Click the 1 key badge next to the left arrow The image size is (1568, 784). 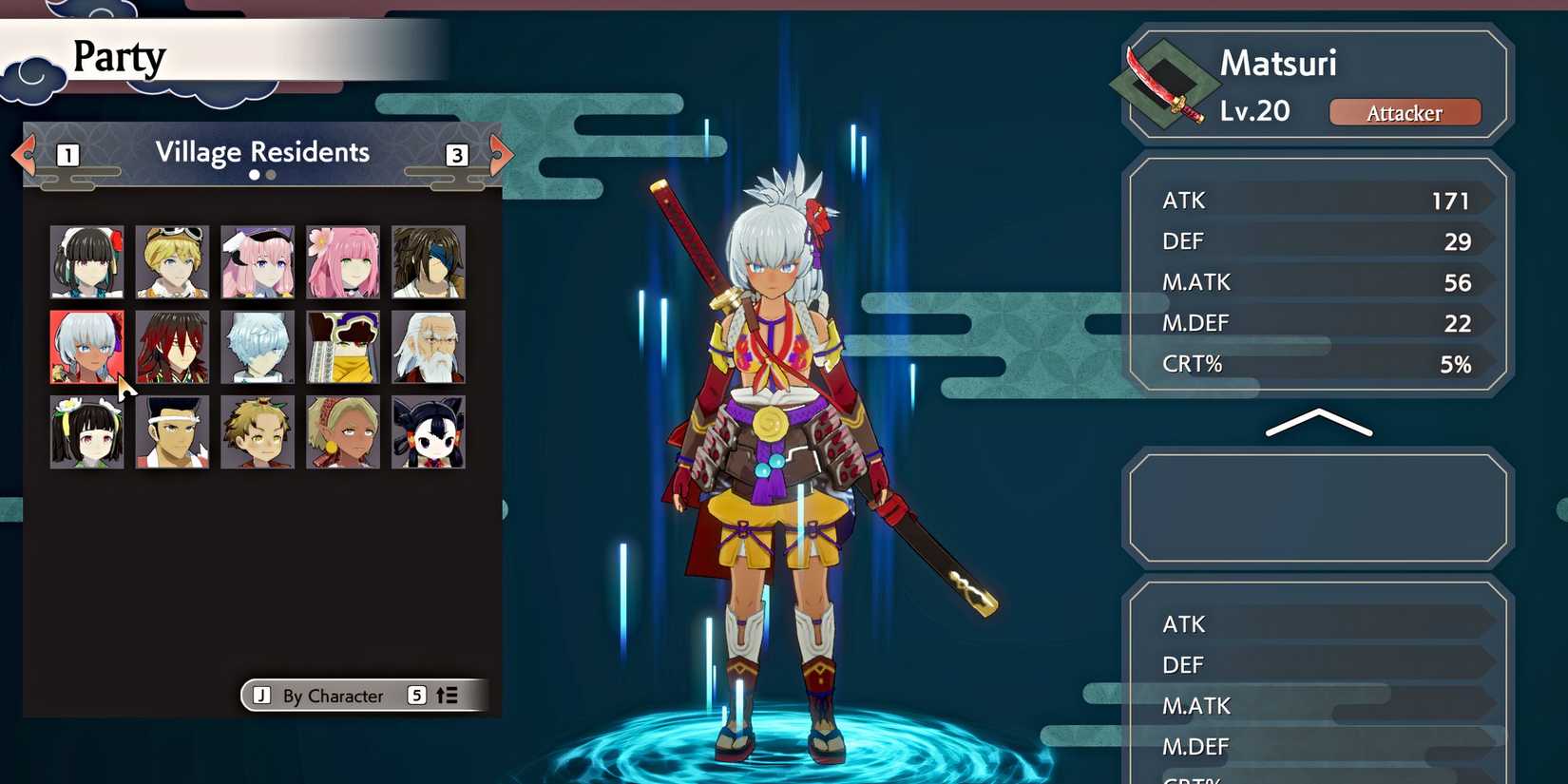(x=67, y=155)
